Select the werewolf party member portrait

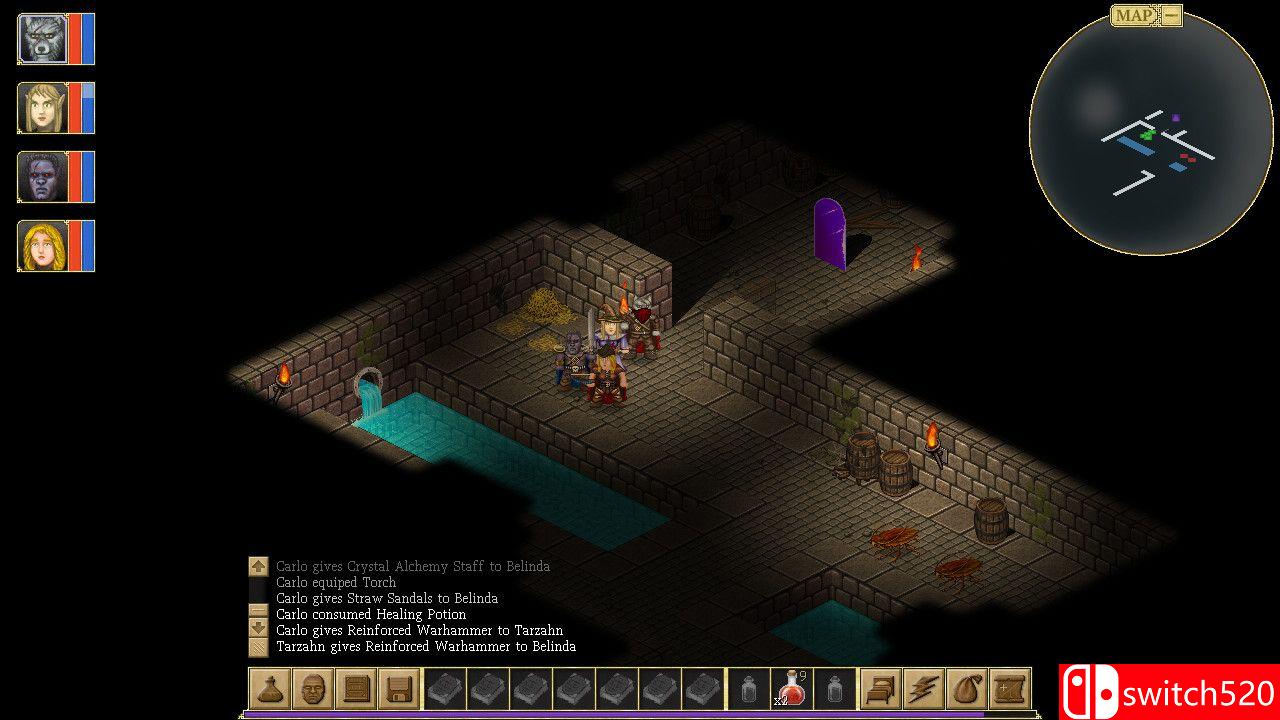pyautogui.click(x=42, y=39)
